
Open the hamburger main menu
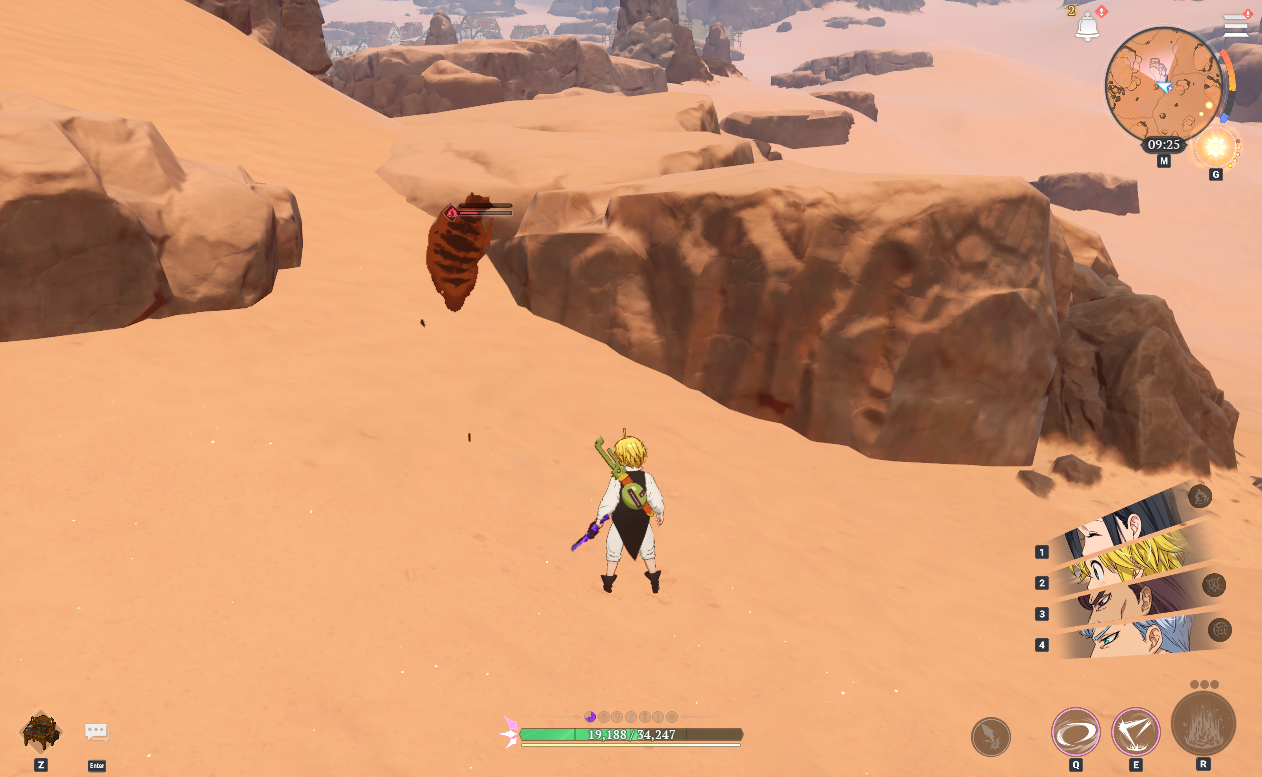pyautogui.click(x=1236, y=26)
